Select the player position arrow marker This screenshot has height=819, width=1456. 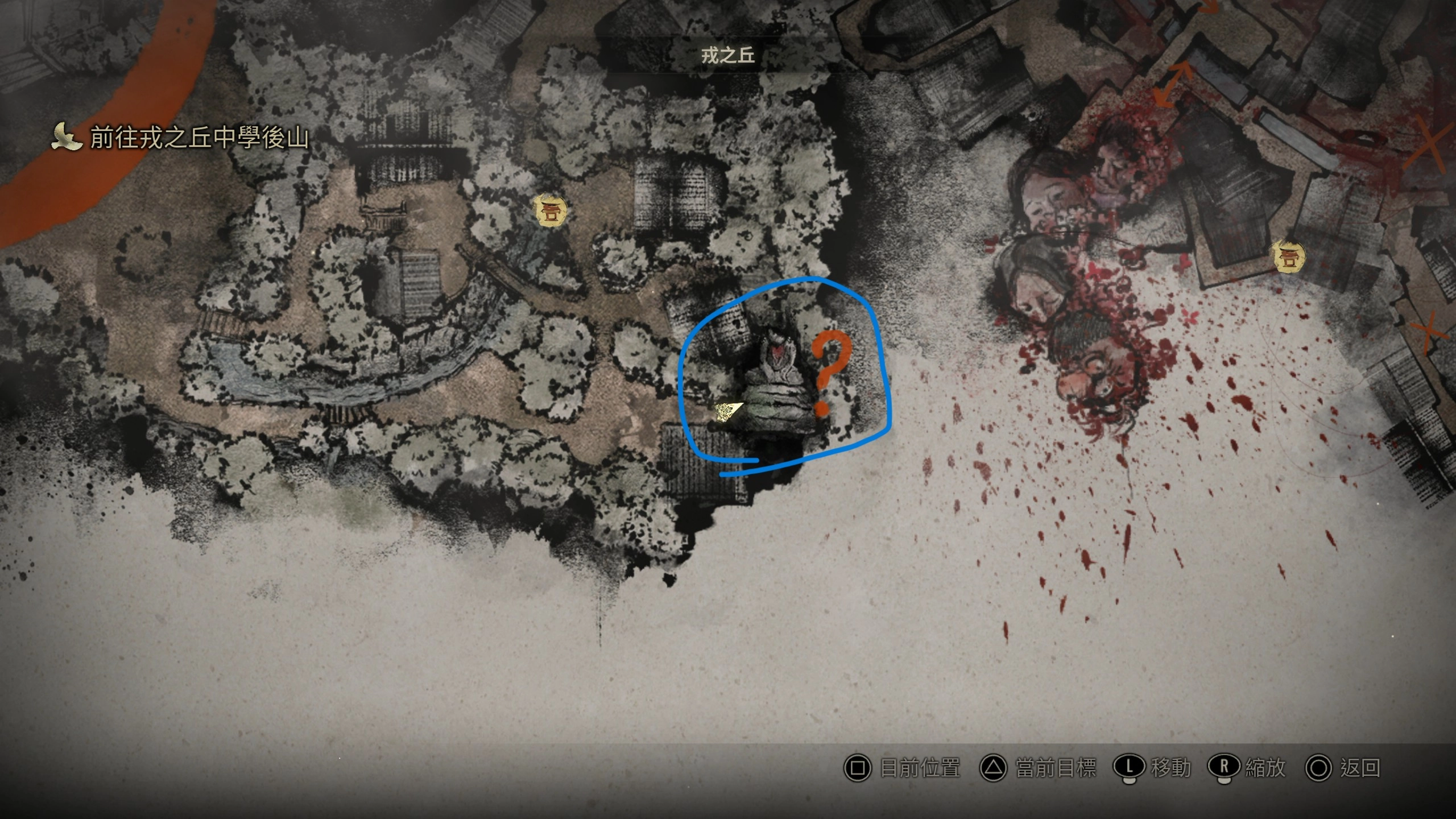click(727, 412)
